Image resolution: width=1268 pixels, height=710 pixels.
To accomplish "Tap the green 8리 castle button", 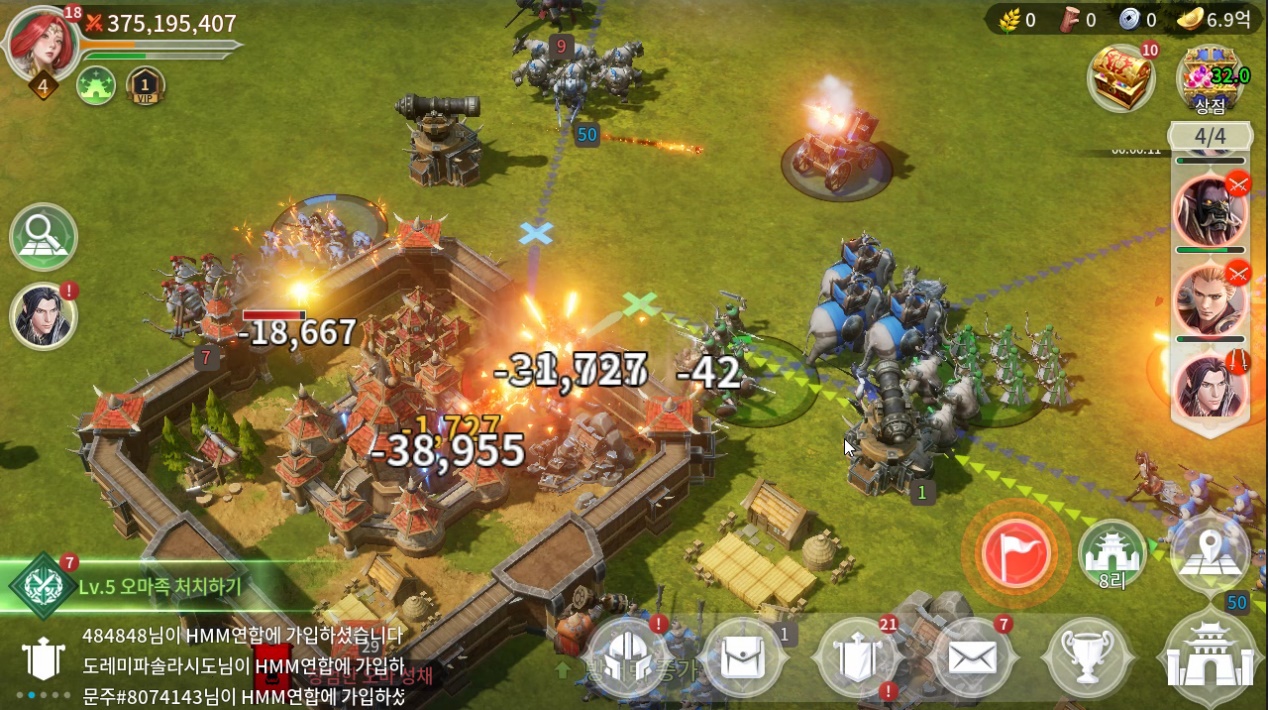I will [1112, 552].
